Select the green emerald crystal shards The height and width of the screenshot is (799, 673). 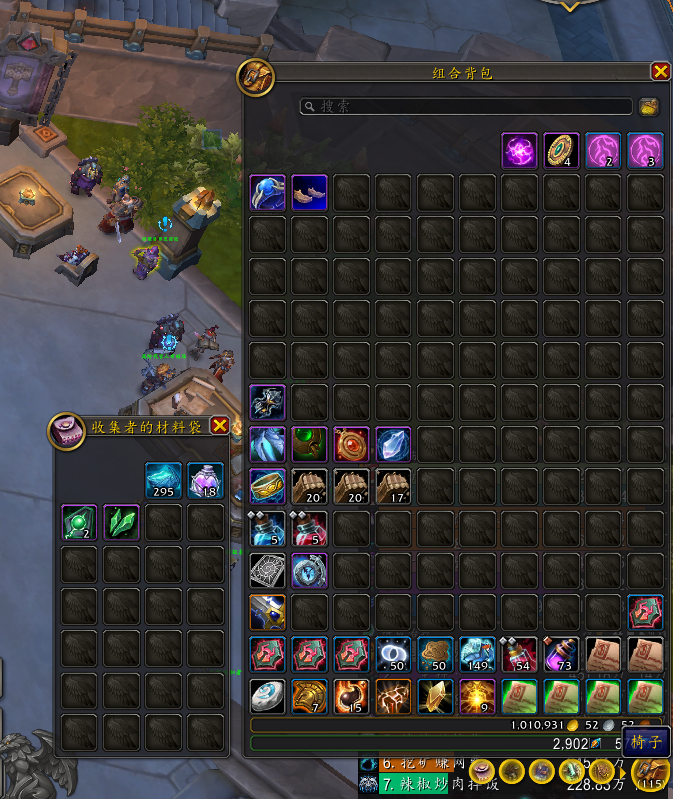click(x=121, y=522)
